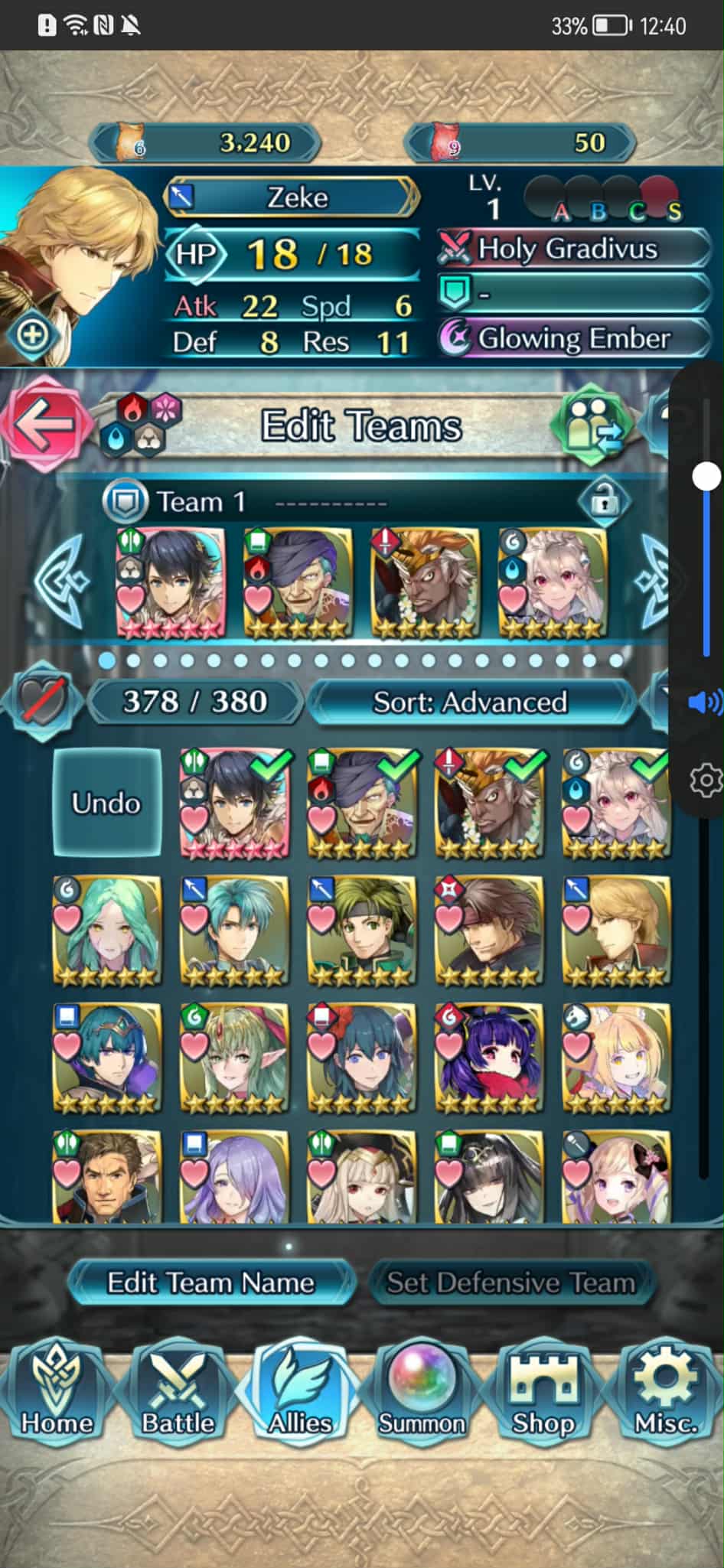The height and width of the screenshot is (1568, 724).
Task: Go to the Home menu
Action: [57, 1394]
